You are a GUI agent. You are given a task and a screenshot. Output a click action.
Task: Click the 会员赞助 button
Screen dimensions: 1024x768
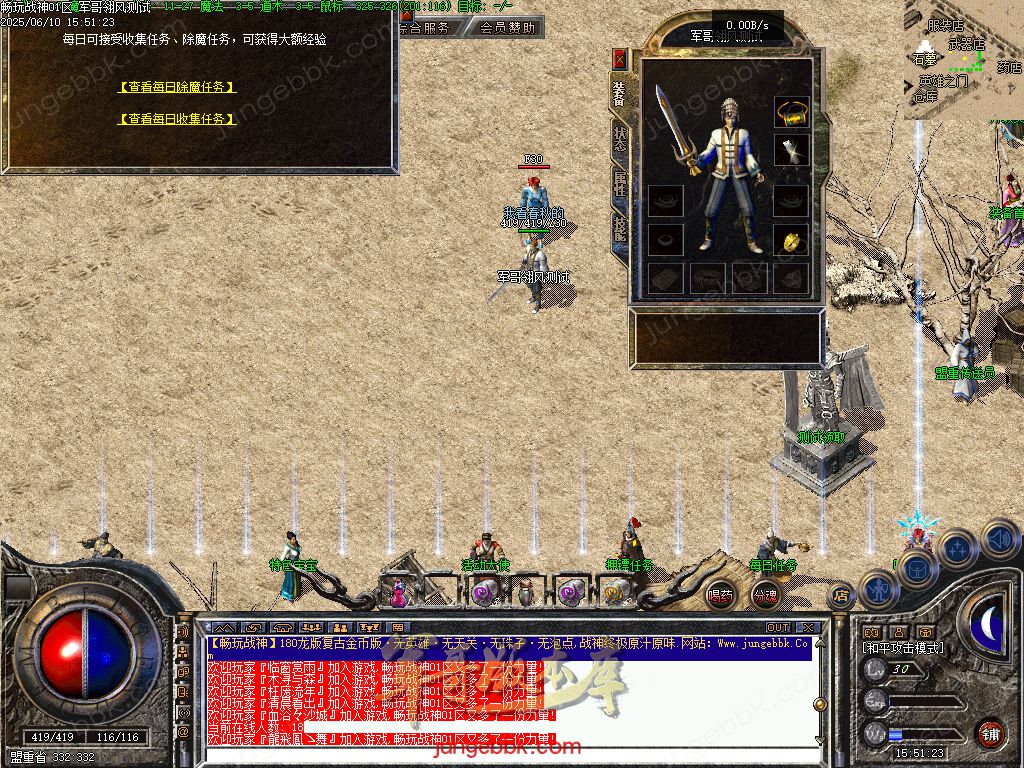tap(507, 28)
